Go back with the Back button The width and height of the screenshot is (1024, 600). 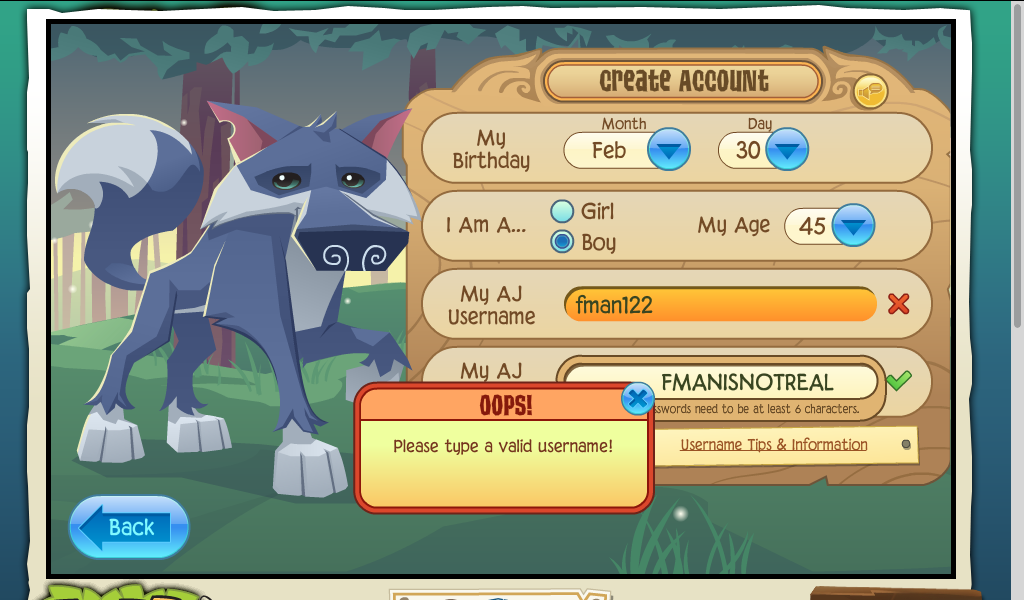[128, 527]
